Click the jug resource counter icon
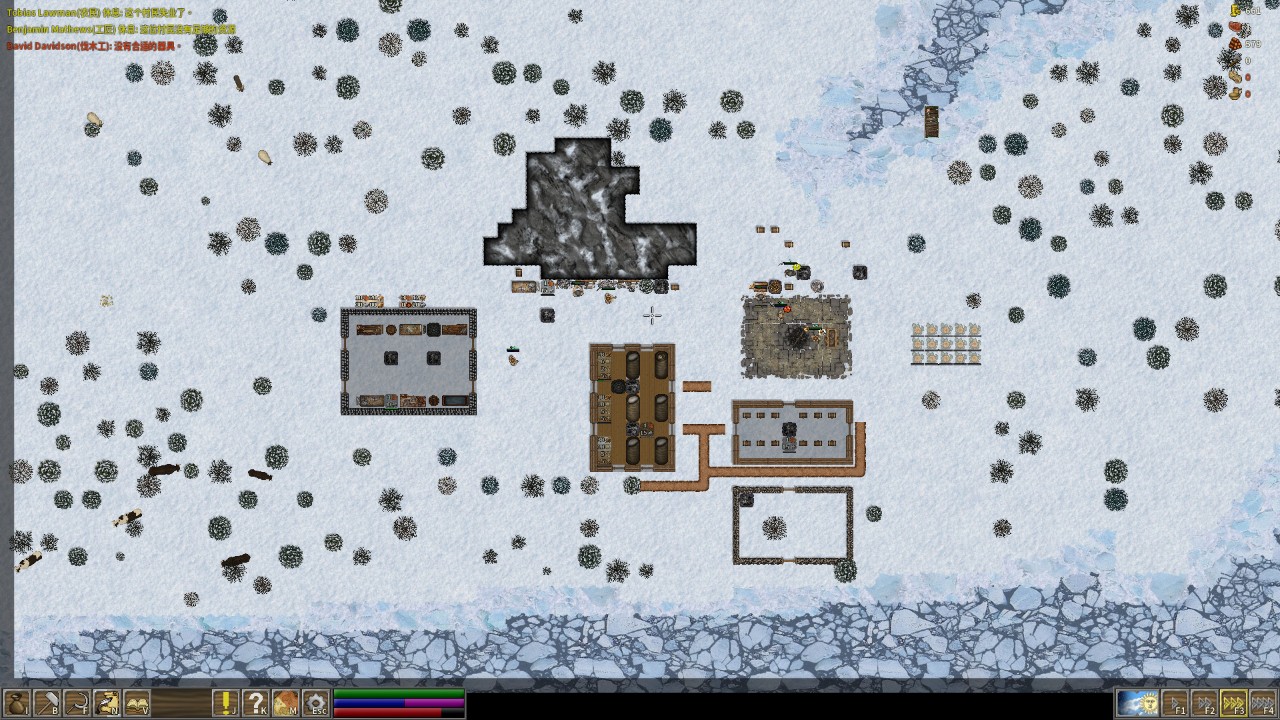 pyautogui.click(x=1235, y=92)
